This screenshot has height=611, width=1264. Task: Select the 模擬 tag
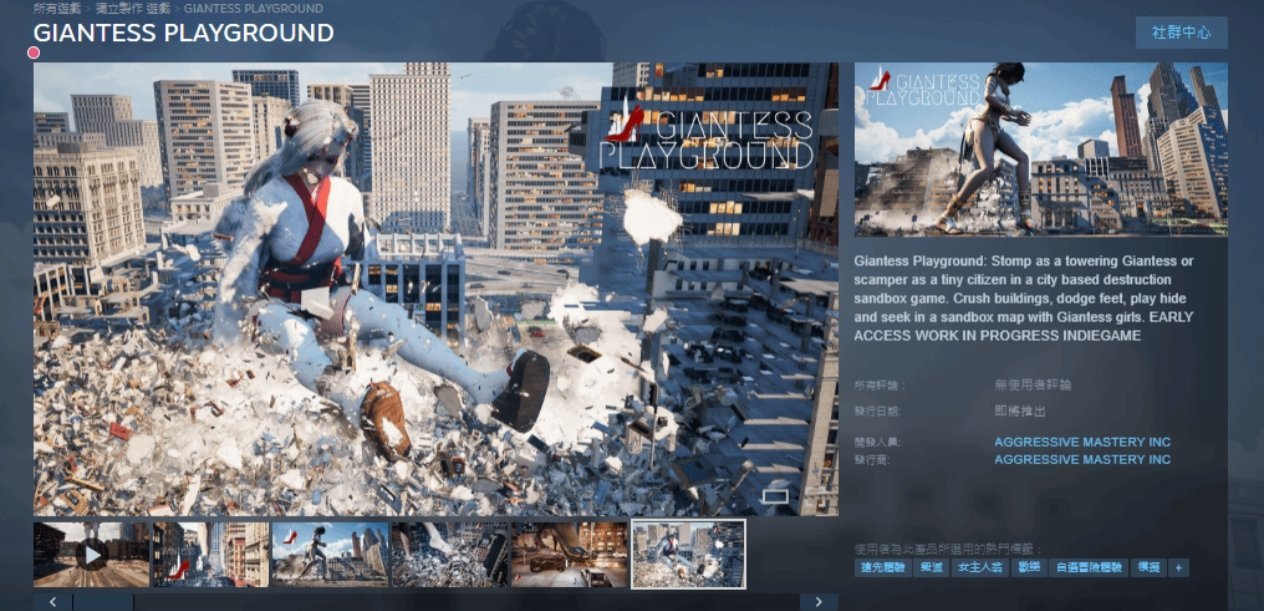[1149, 567]
